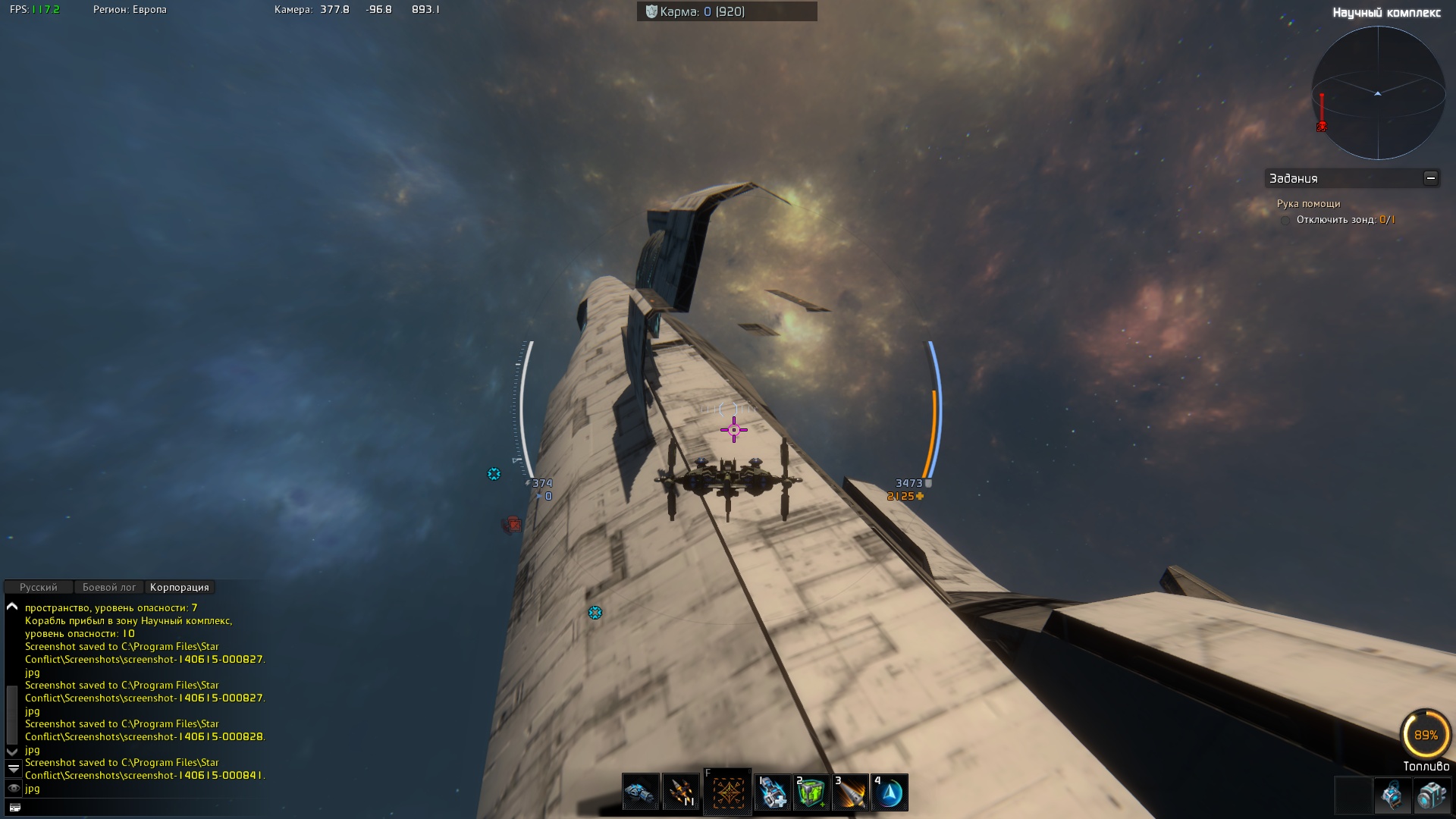Viewport: 1456px width, 819px height.
Task: Select the Корпорация chat tab
Action: pos(179,588)
